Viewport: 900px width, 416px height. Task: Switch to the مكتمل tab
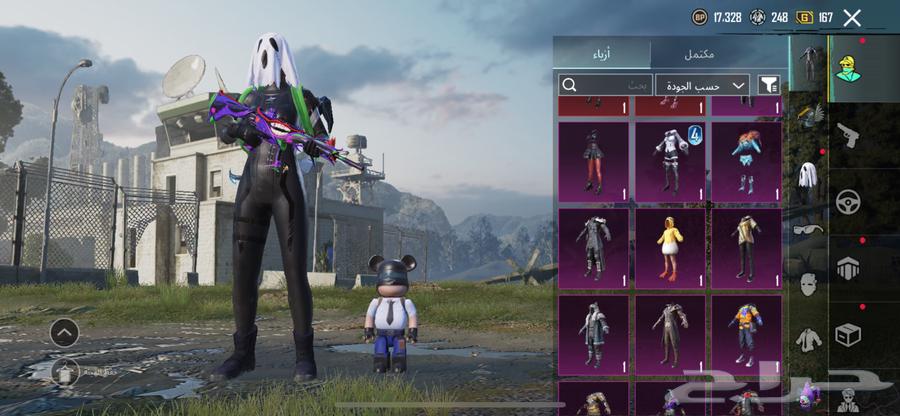[716, 53]
